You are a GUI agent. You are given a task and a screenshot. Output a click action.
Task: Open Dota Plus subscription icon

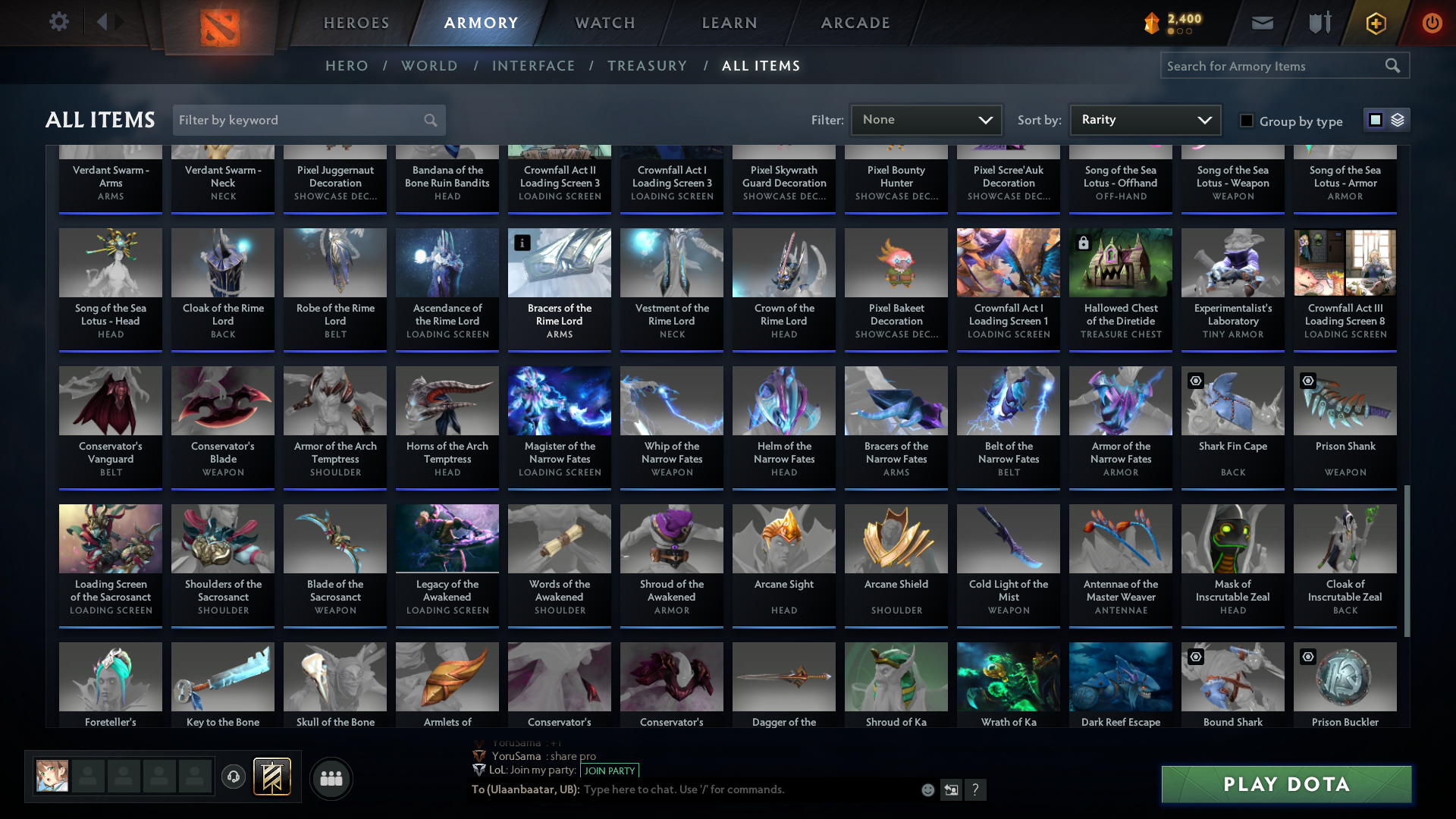(1376, 23)
